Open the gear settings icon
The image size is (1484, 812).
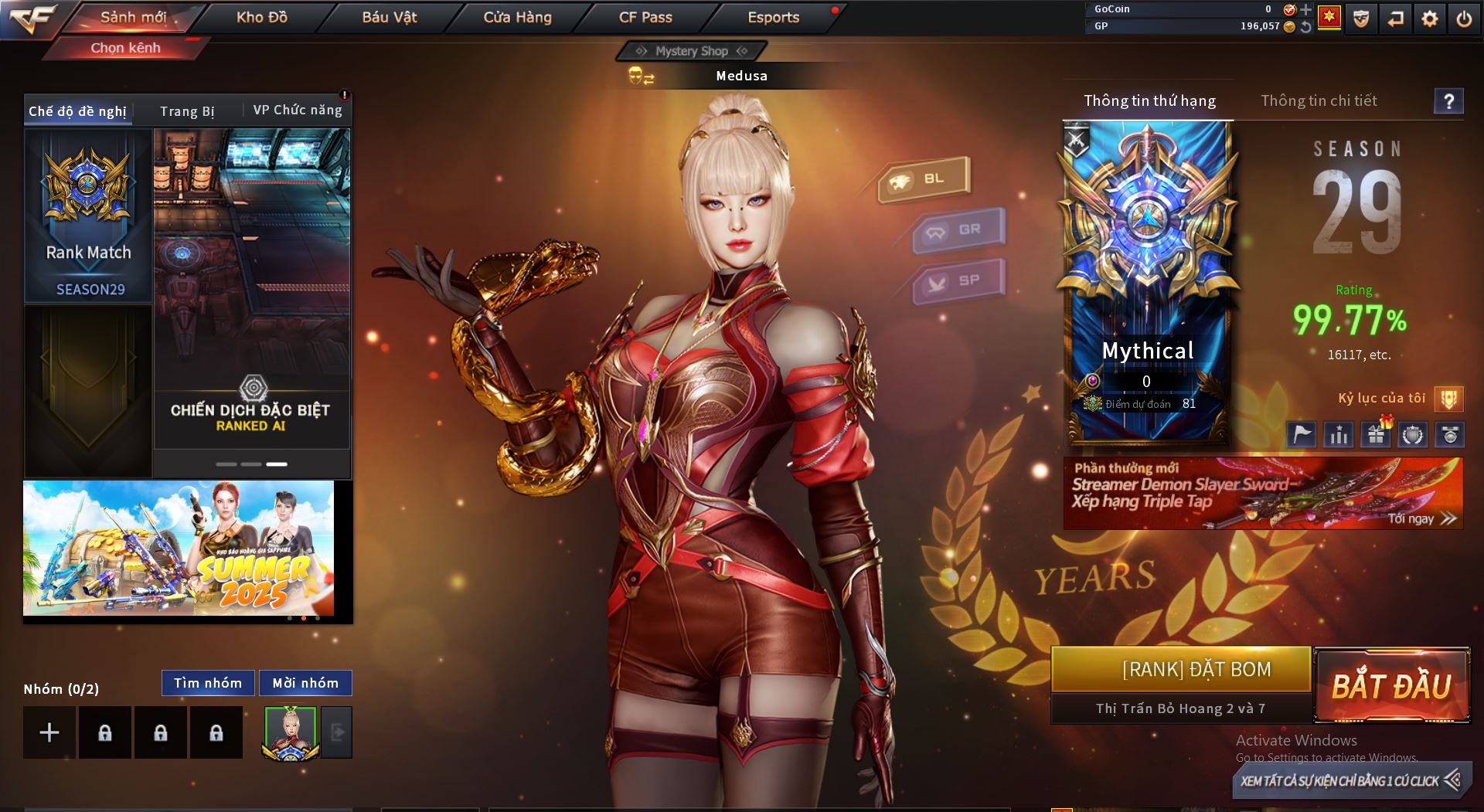point(1430,19)
